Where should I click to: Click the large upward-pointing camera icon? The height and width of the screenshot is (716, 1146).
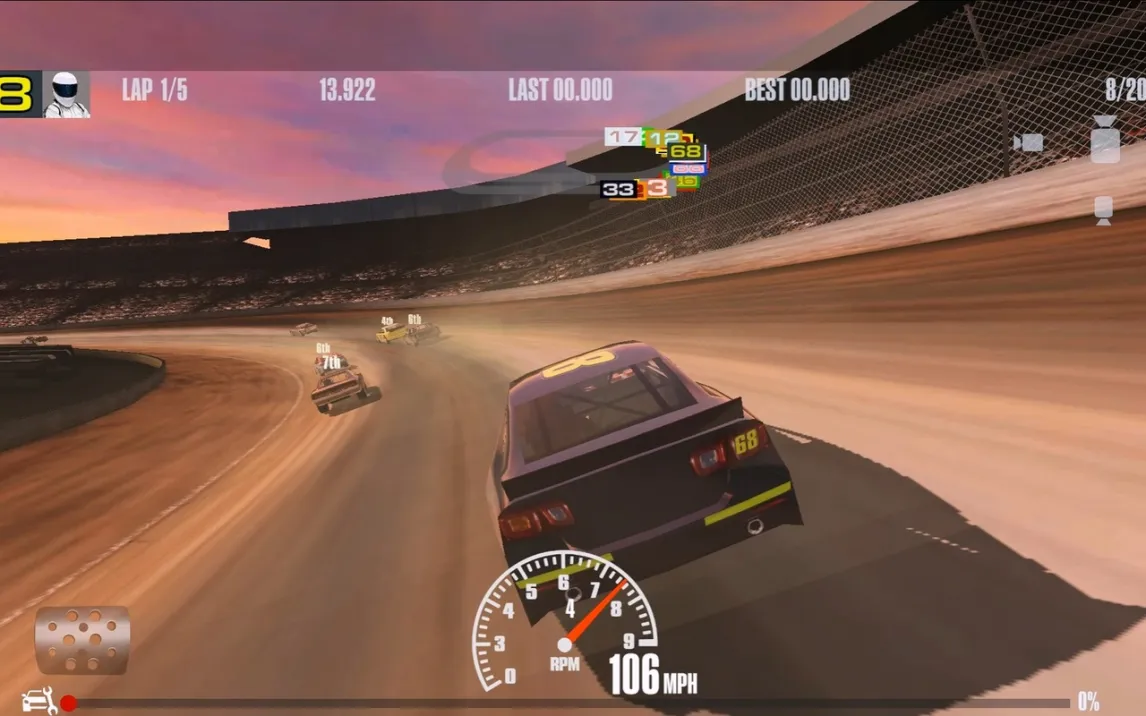[x=1104, y=139]
